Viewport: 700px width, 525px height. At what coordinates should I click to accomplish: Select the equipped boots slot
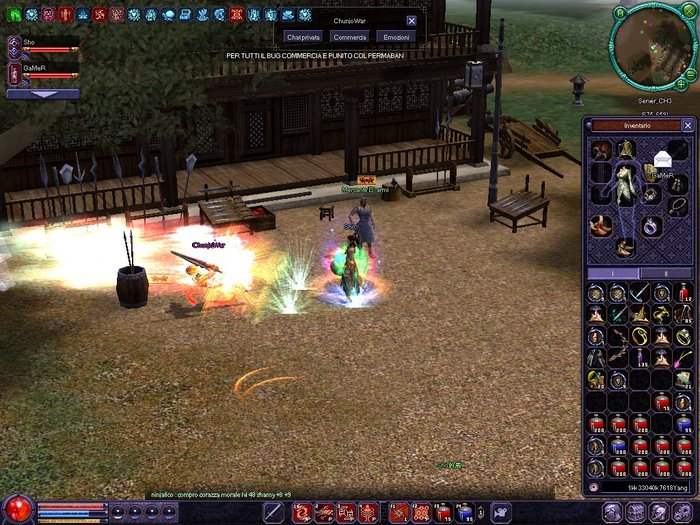(626, 245)
